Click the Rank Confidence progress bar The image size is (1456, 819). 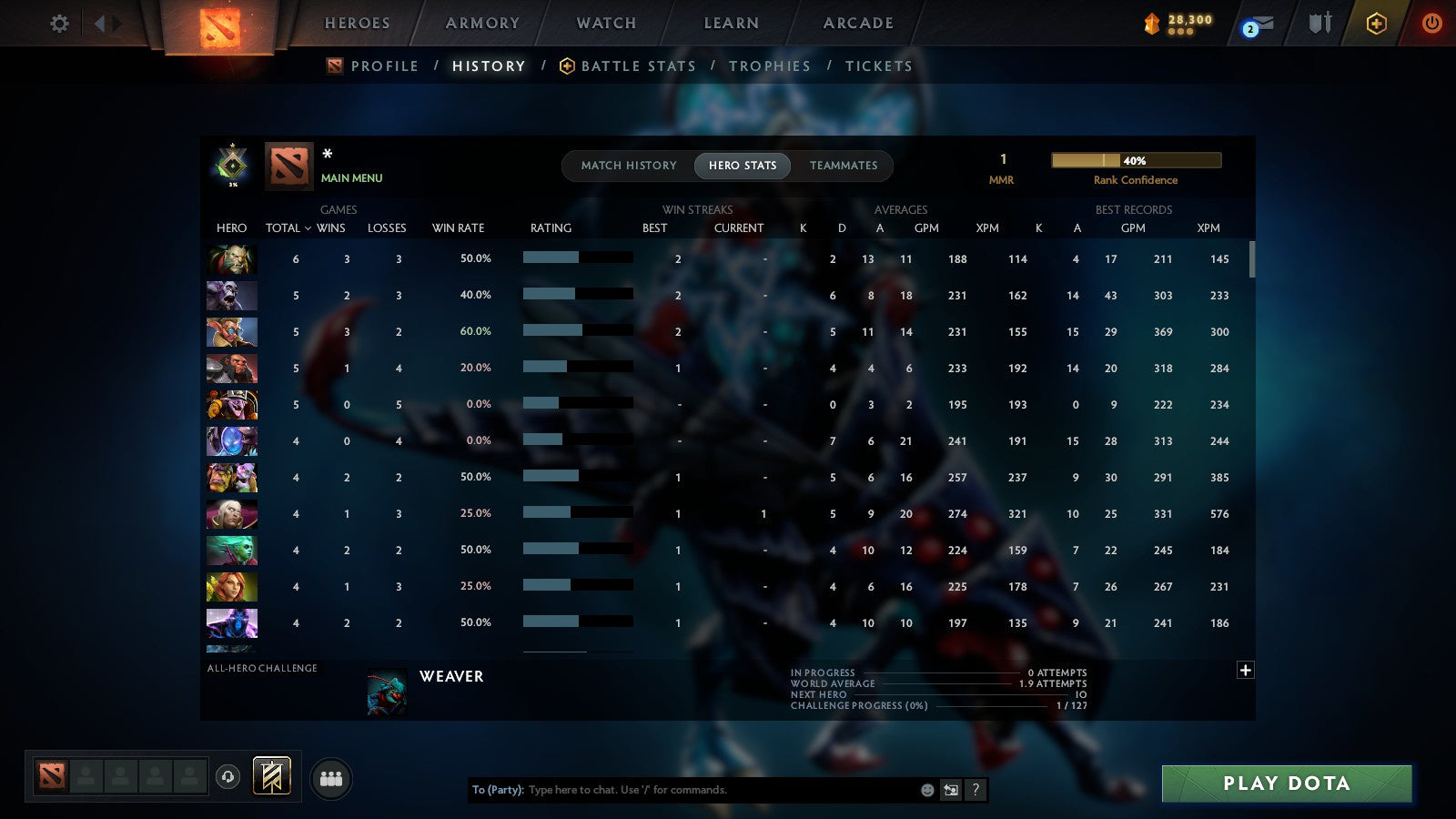tap(1136, 159)
